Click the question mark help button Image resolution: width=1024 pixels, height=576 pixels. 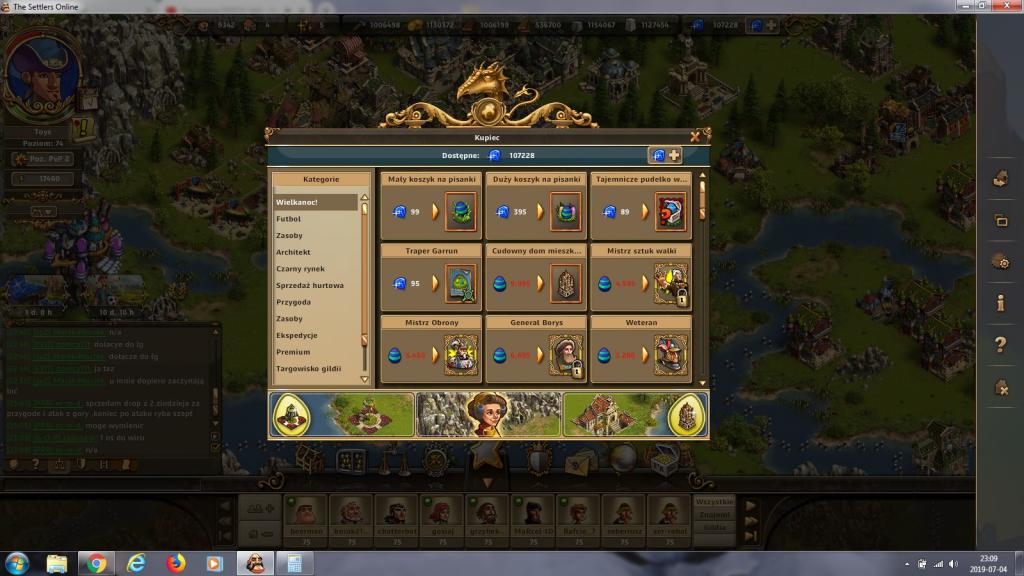pos(999,345)
